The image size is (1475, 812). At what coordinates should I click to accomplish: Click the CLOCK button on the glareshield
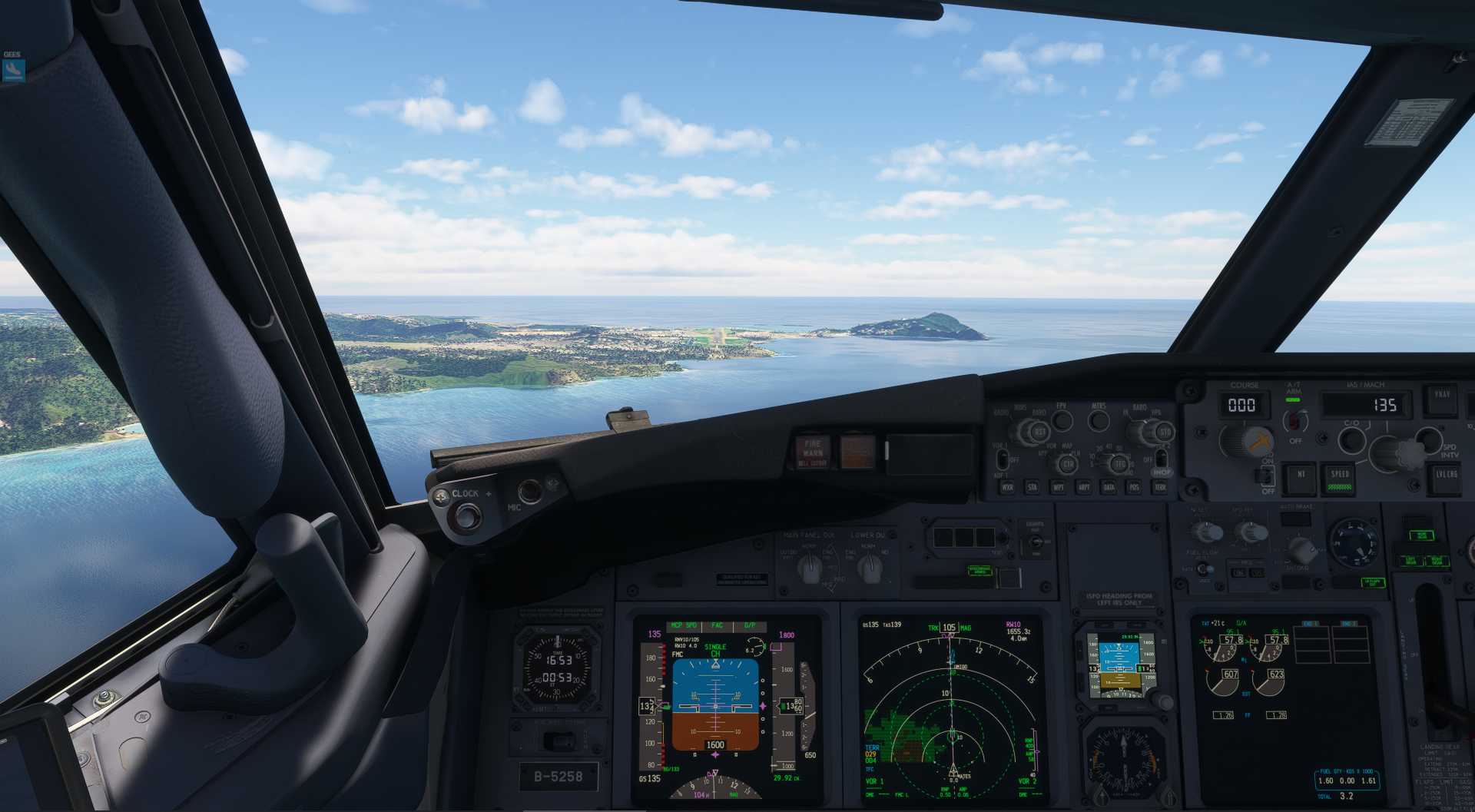point(465,514)
